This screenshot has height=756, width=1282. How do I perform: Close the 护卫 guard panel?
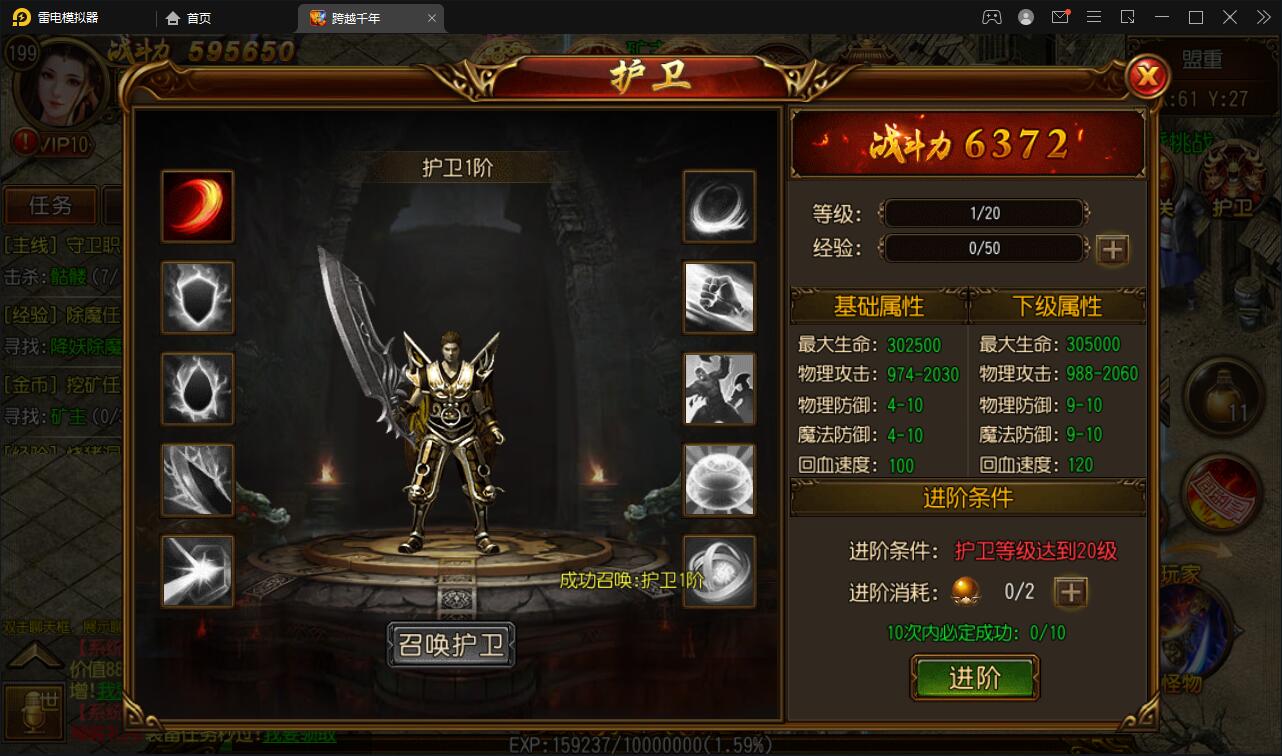coord(1149,76)
